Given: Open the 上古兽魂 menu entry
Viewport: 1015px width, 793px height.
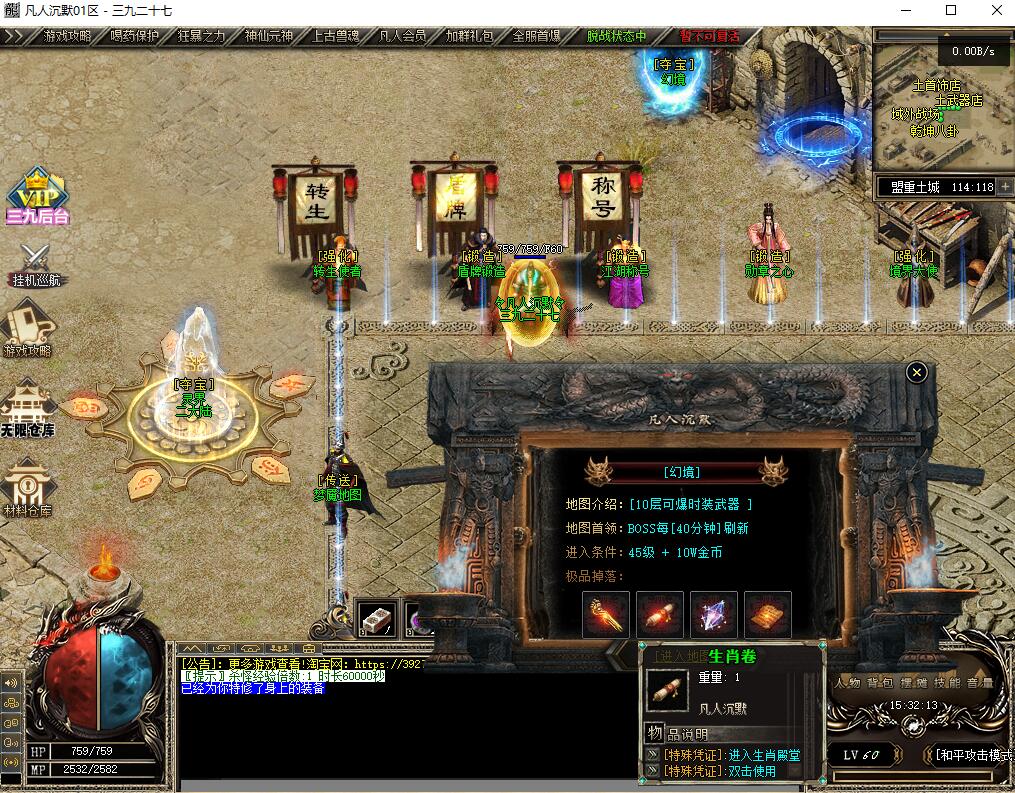Looking at the screenshot, I should coord(336,36).
